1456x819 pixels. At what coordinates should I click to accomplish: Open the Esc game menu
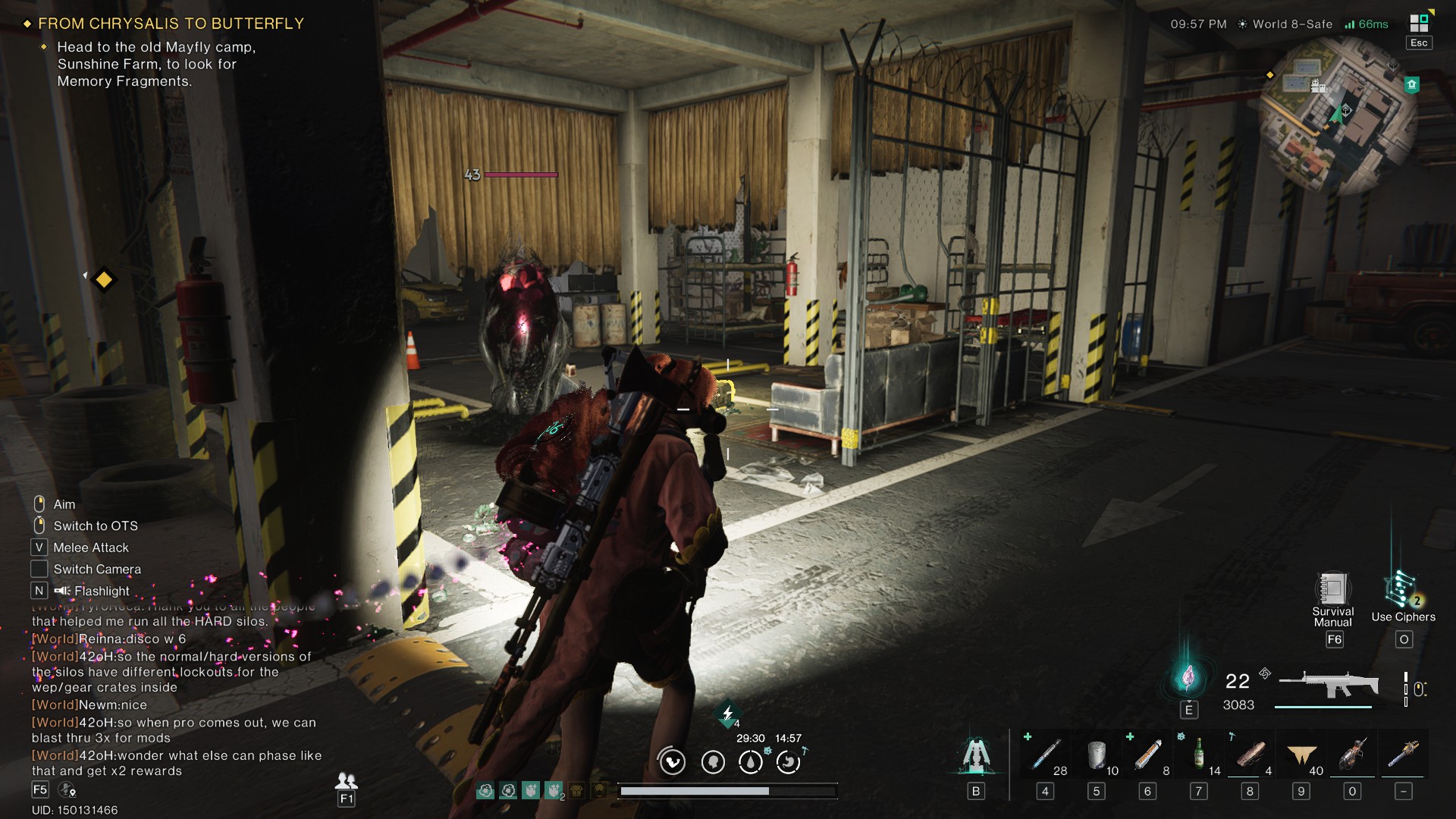tap(1417, 42)
